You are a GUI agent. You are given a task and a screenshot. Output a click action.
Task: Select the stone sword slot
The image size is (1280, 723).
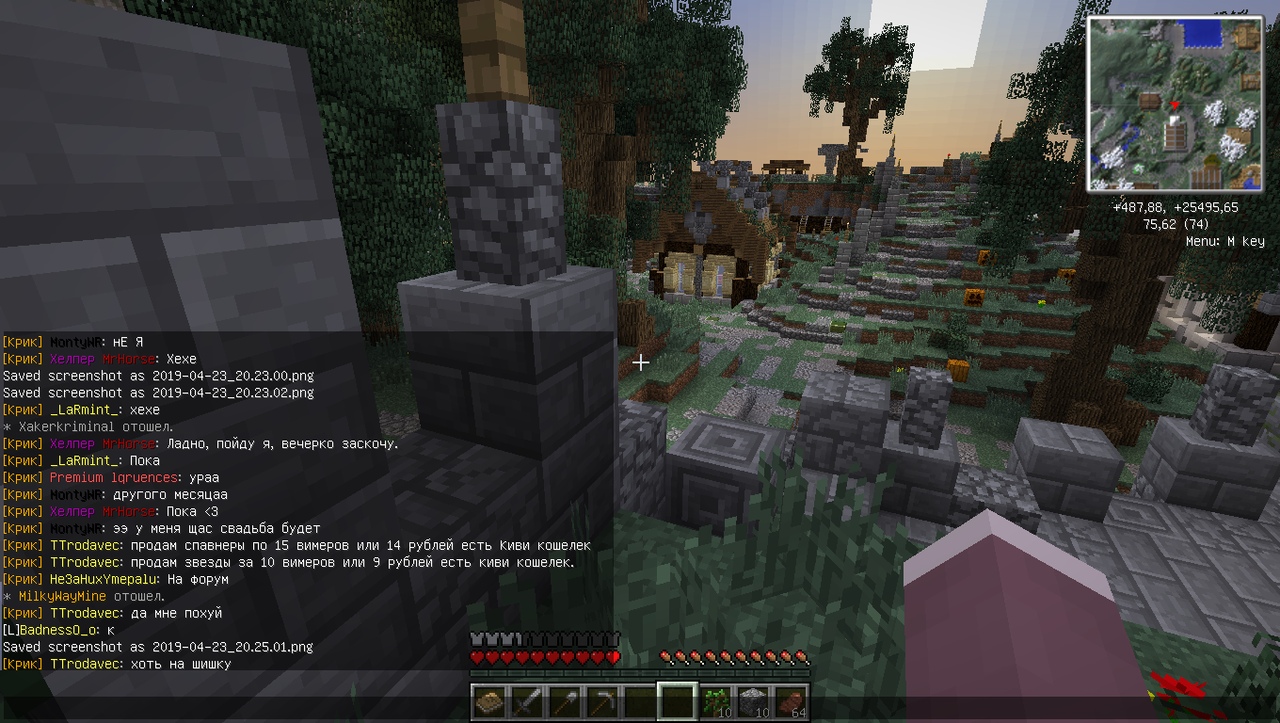tap(527, 702)
